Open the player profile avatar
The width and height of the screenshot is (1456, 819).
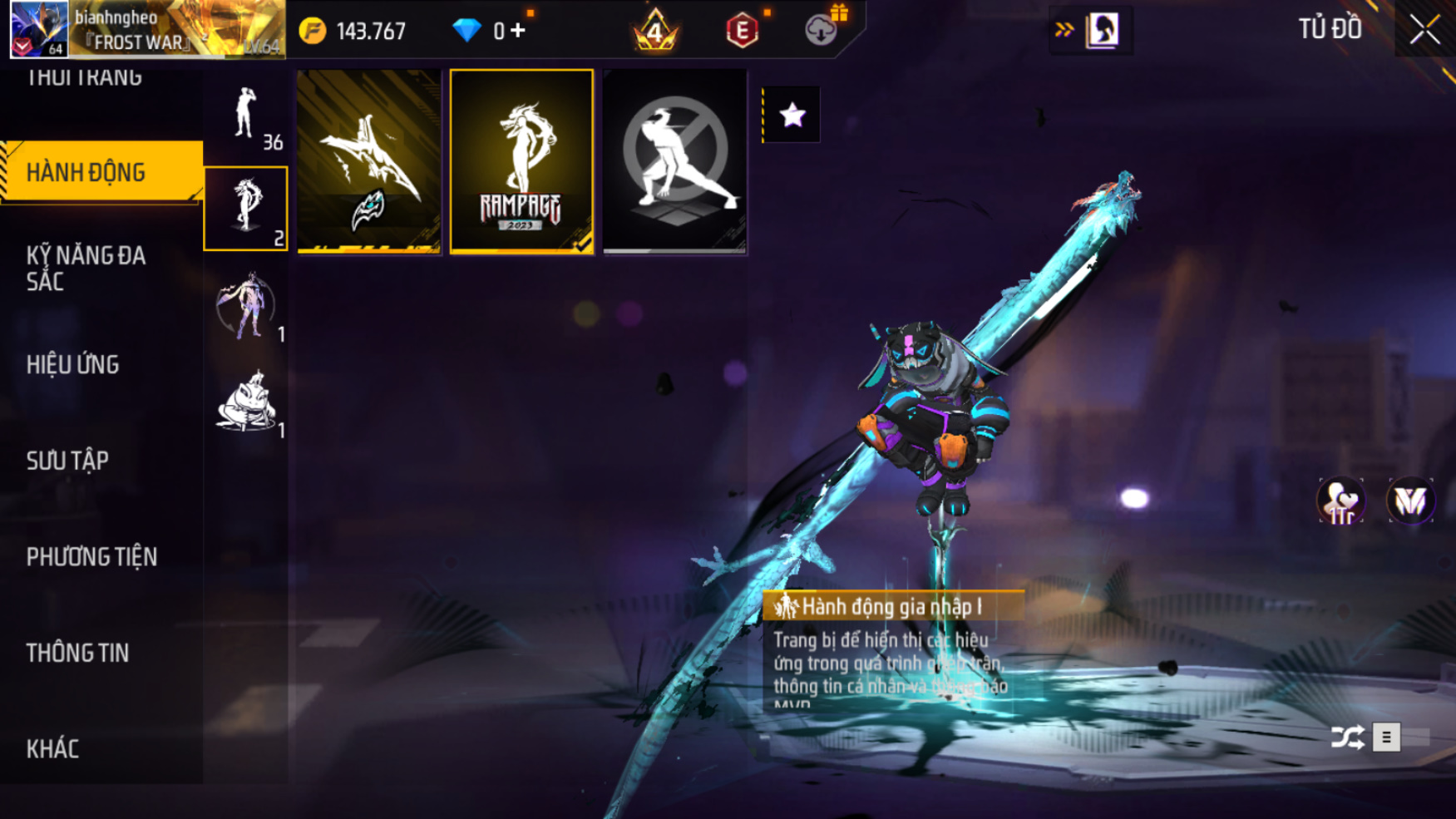[x=38, y=29]
